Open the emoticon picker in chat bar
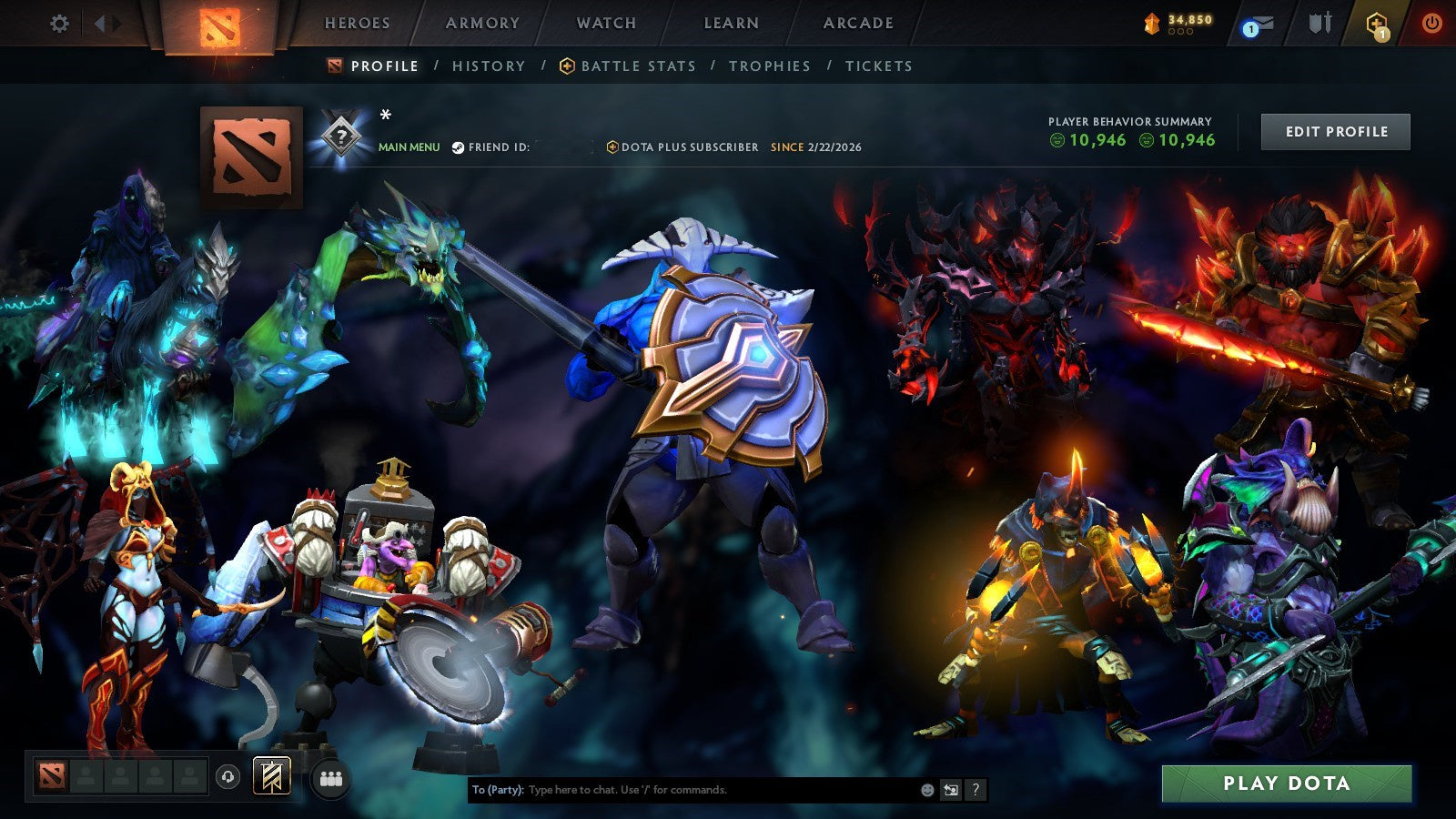This screenshot has width=1456, height=819. [x=926, y=790]
